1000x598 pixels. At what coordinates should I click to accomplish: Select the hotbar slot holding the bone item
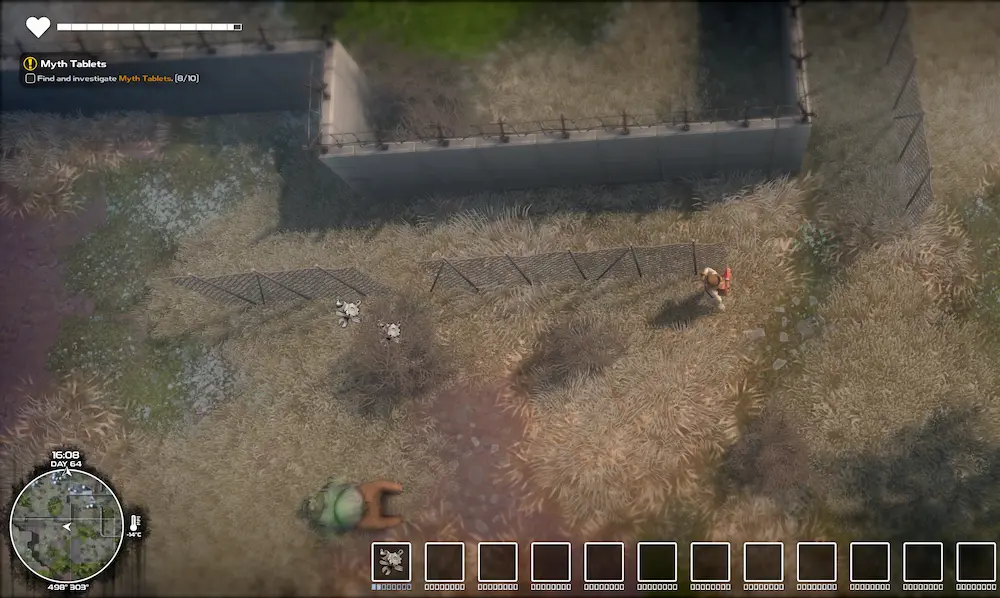point(391,562)
